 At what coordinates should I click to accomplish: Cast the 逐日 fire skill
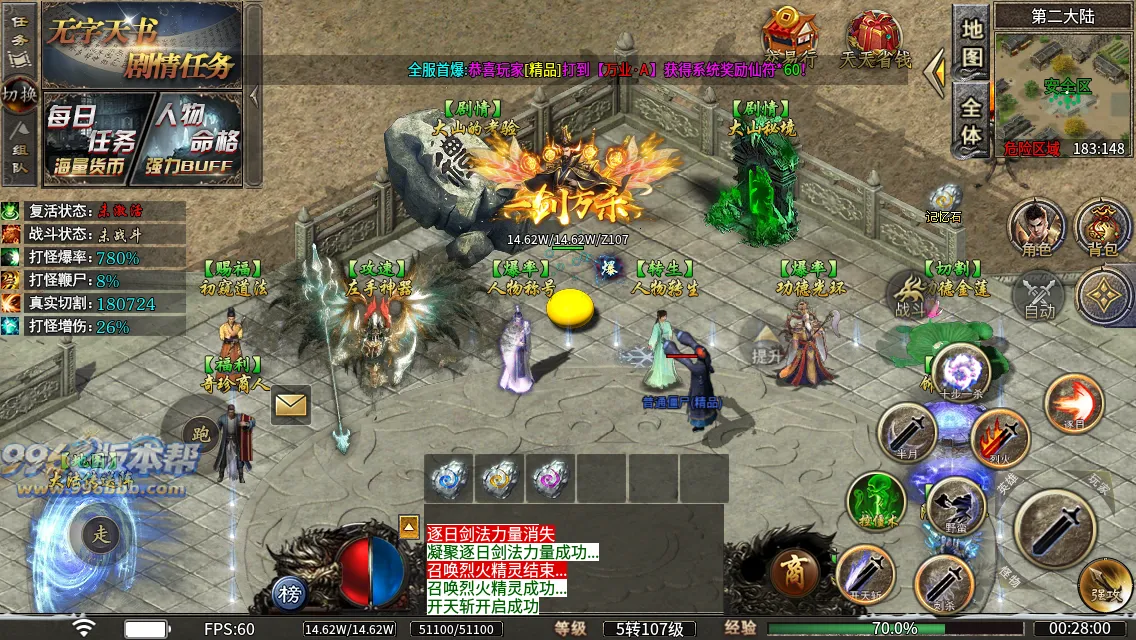[x=1073, y=404]
